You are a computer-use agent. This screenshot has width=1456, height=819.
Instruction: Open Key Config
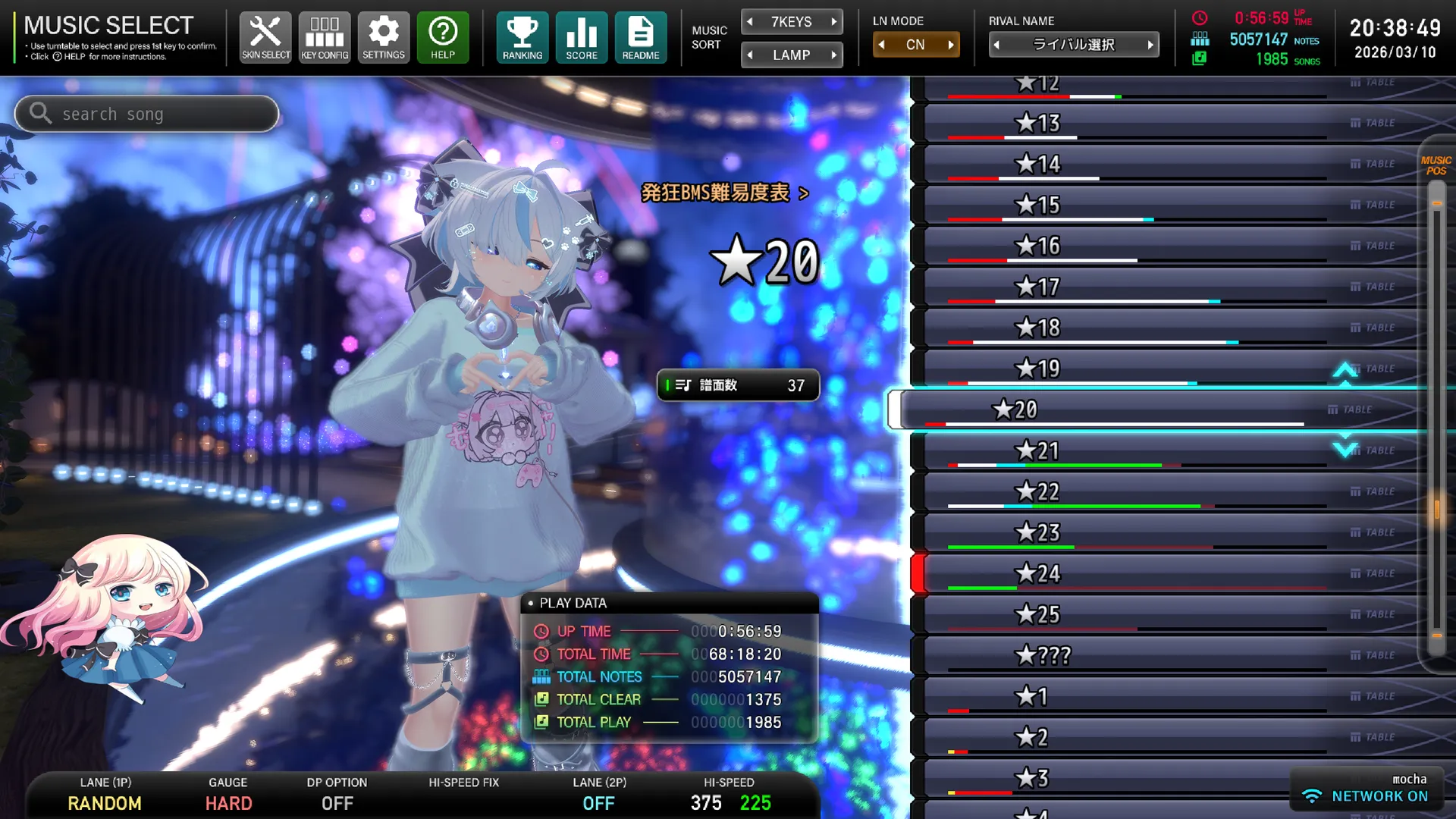pyautogui.click(x=325, y=36)
